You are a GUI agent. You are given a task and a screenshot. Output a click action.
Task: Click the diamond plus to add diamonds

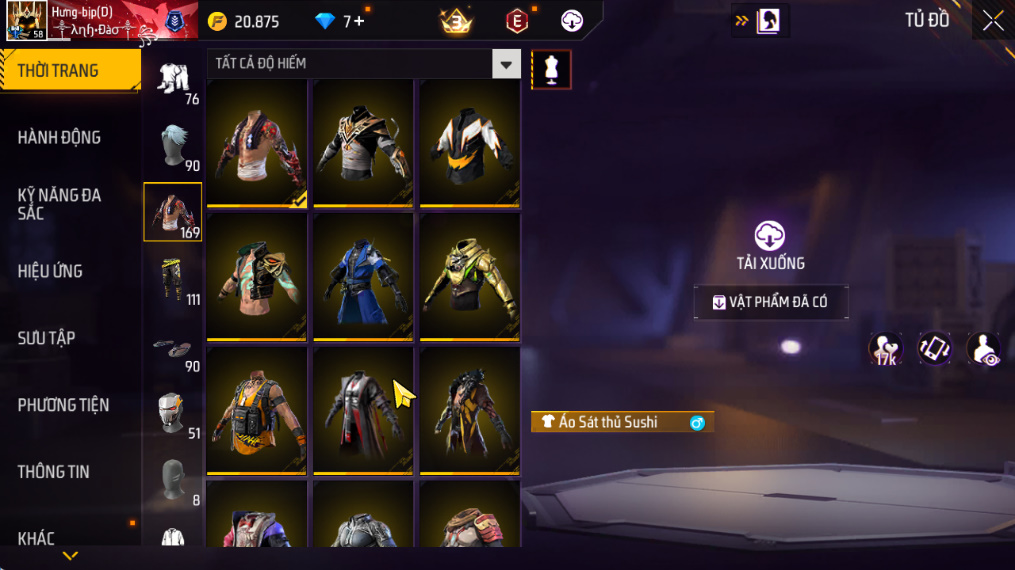pyautogui.click(x=359, y=21)
